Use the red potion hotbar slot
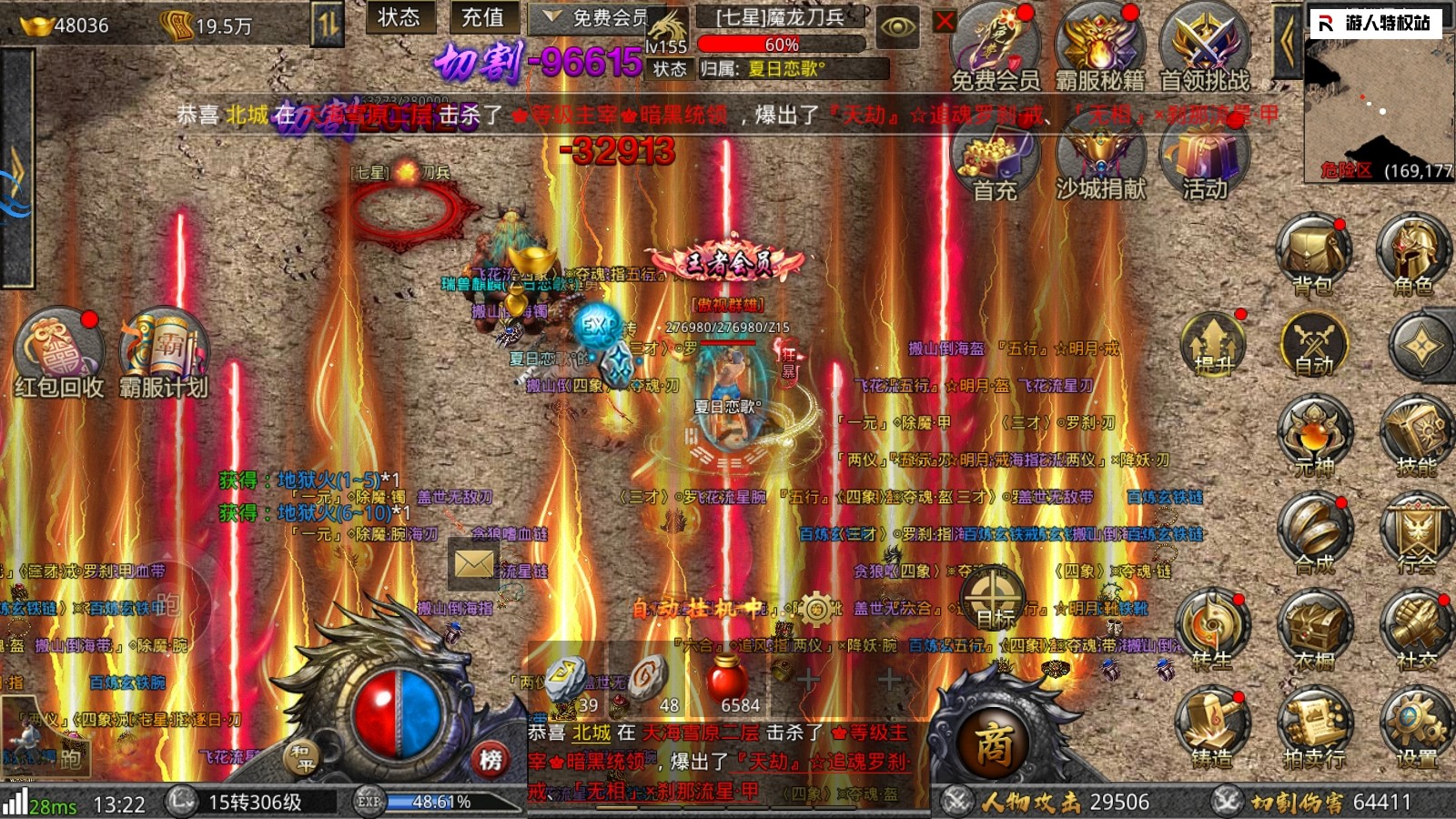The image size is (1456, 819). click(x=728, y=681)
